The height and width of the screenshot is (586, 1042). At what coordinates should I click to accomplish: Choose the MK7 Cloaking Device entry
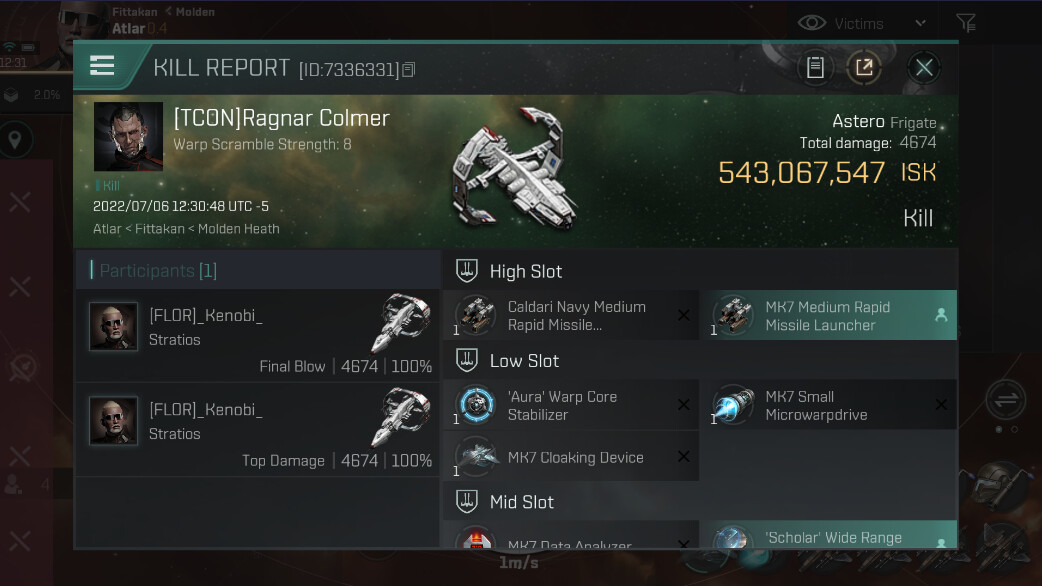pos(571,457)
